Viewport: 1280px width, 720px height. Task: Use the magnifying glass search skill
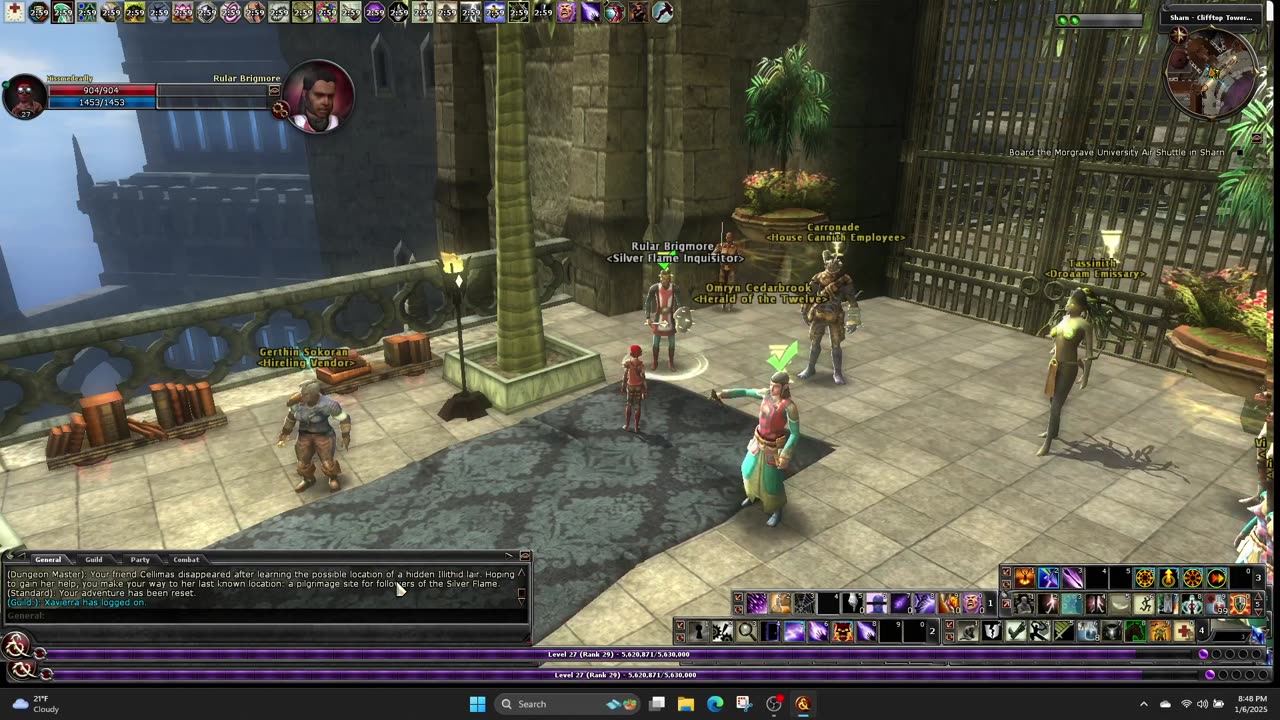(x=746, y=631)
